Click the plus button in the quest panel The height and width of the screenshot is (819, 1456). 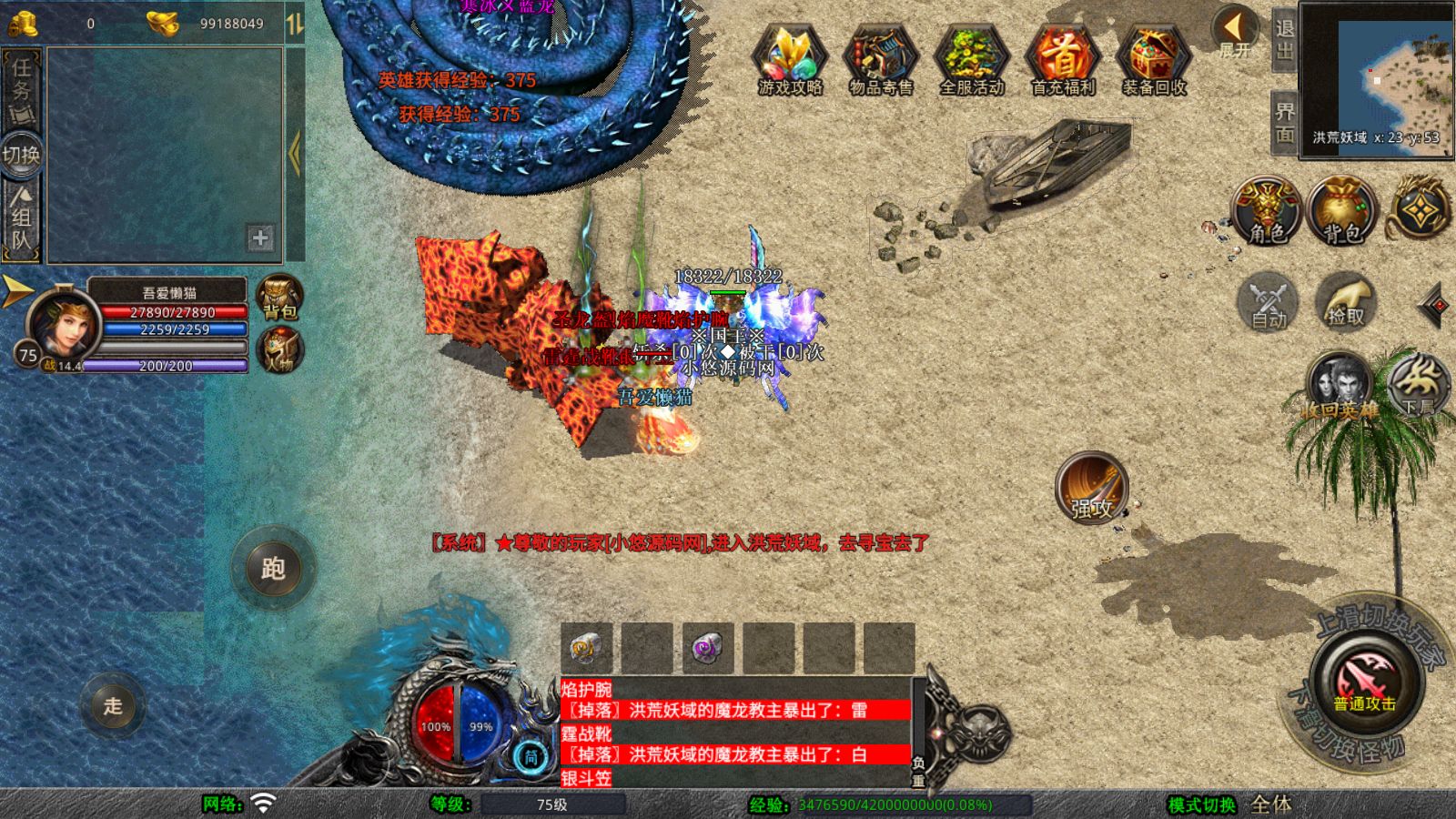coord(260,238)
